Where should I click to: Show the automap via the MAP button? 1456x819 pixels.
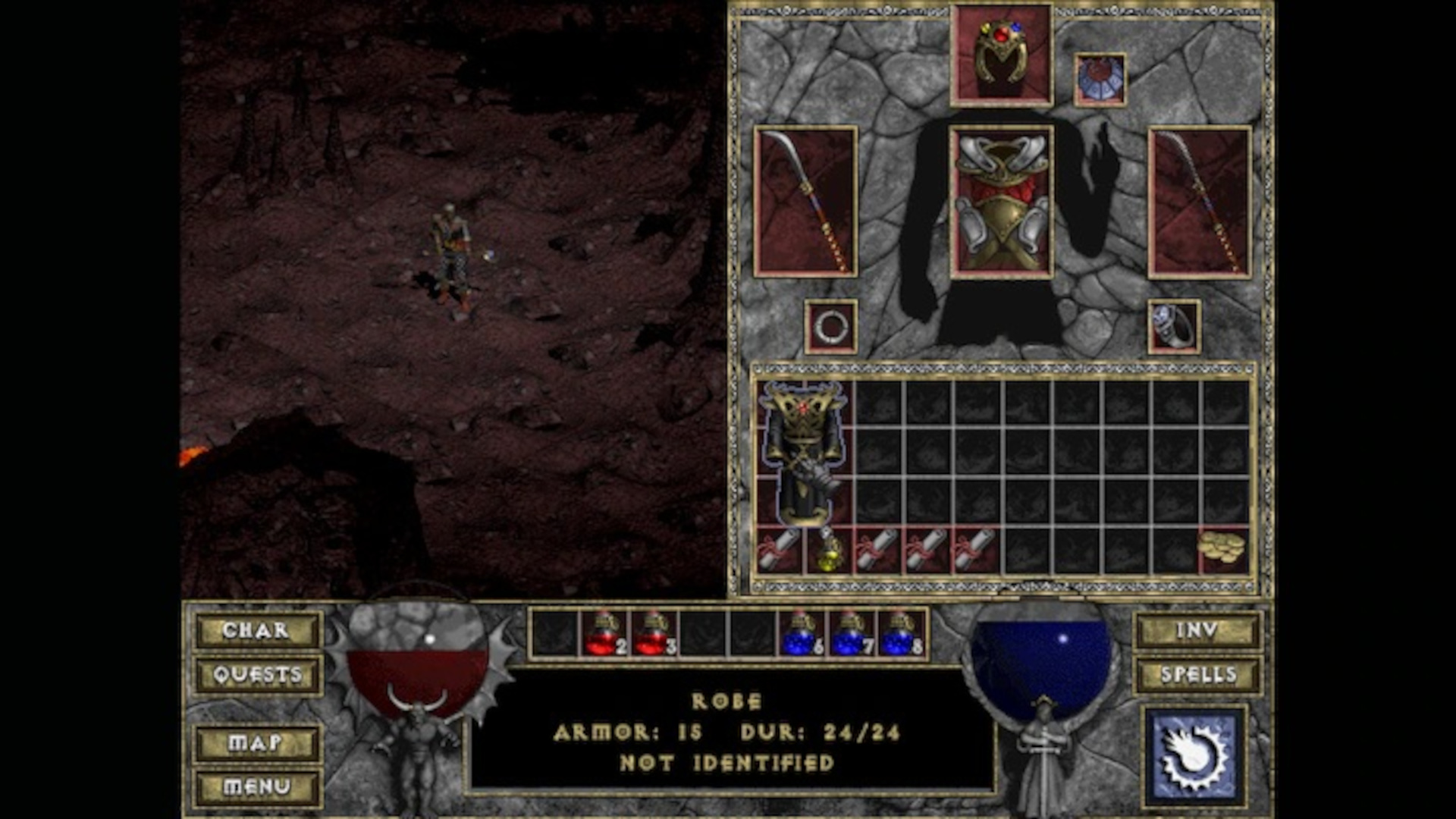coord(258,742)
